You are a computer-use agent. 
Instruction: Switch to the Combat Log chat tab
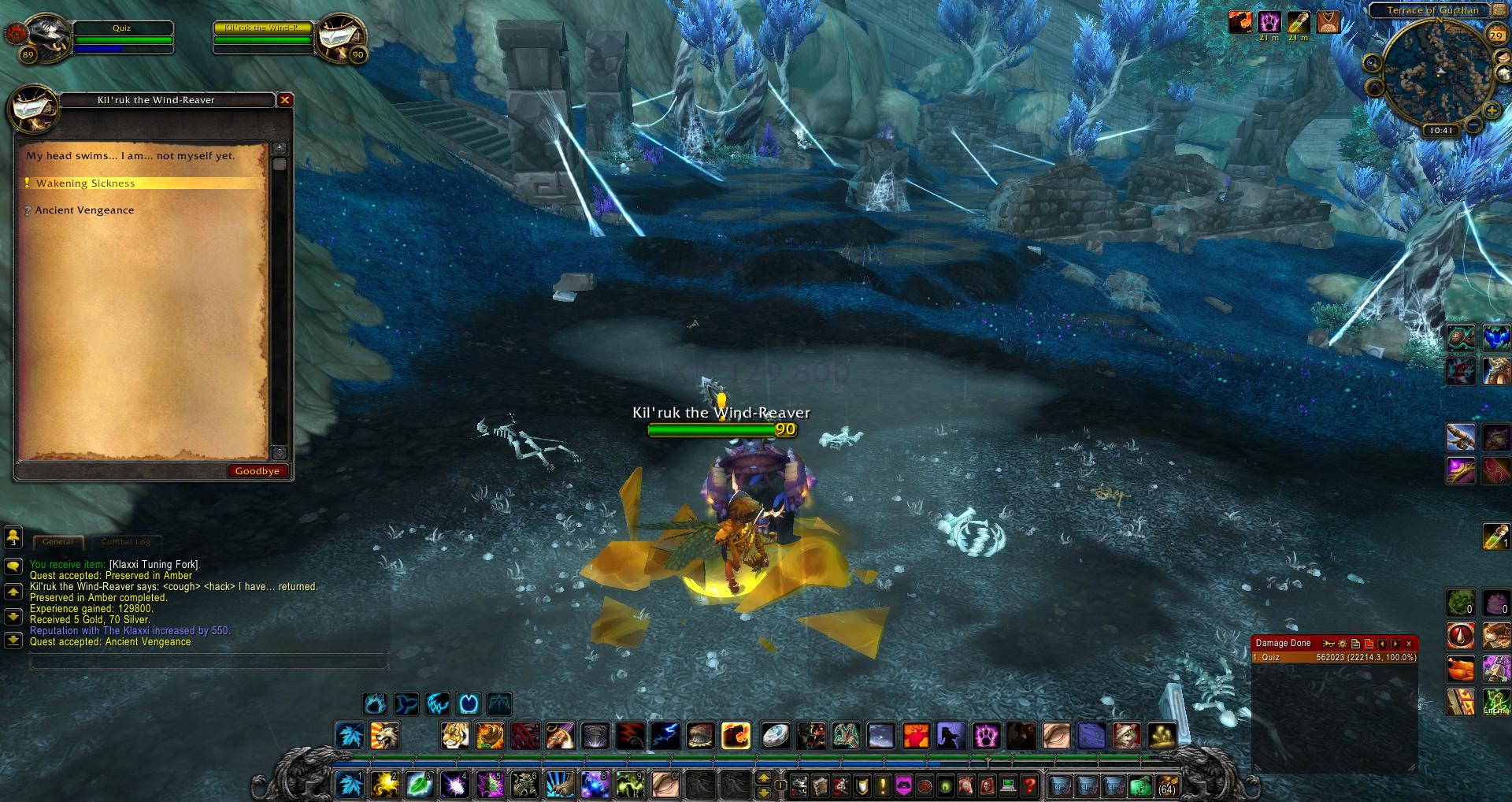125,542
